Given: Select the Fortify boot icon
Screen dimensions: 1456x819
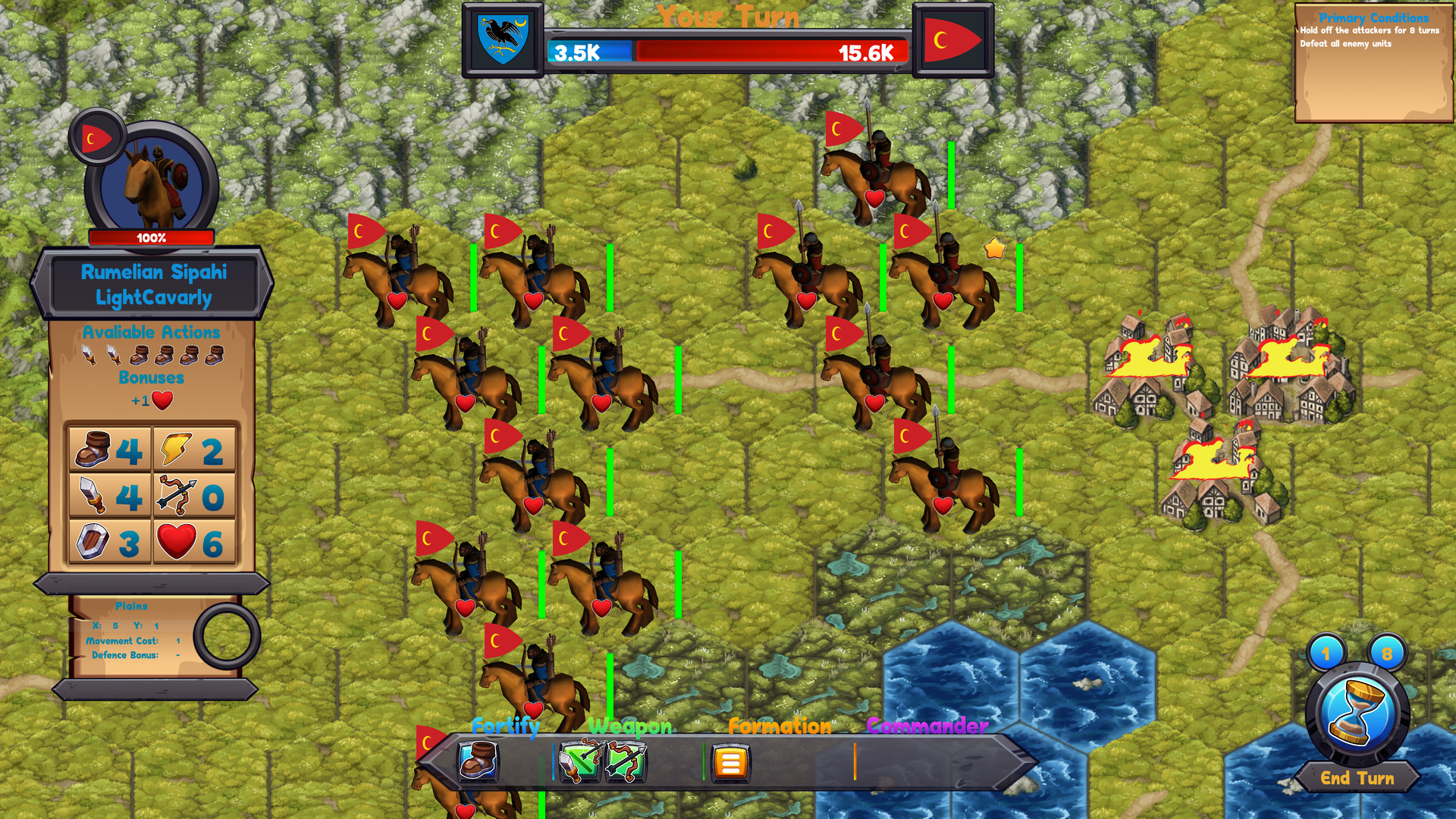Looking at the screenshot, I should 476,763.
